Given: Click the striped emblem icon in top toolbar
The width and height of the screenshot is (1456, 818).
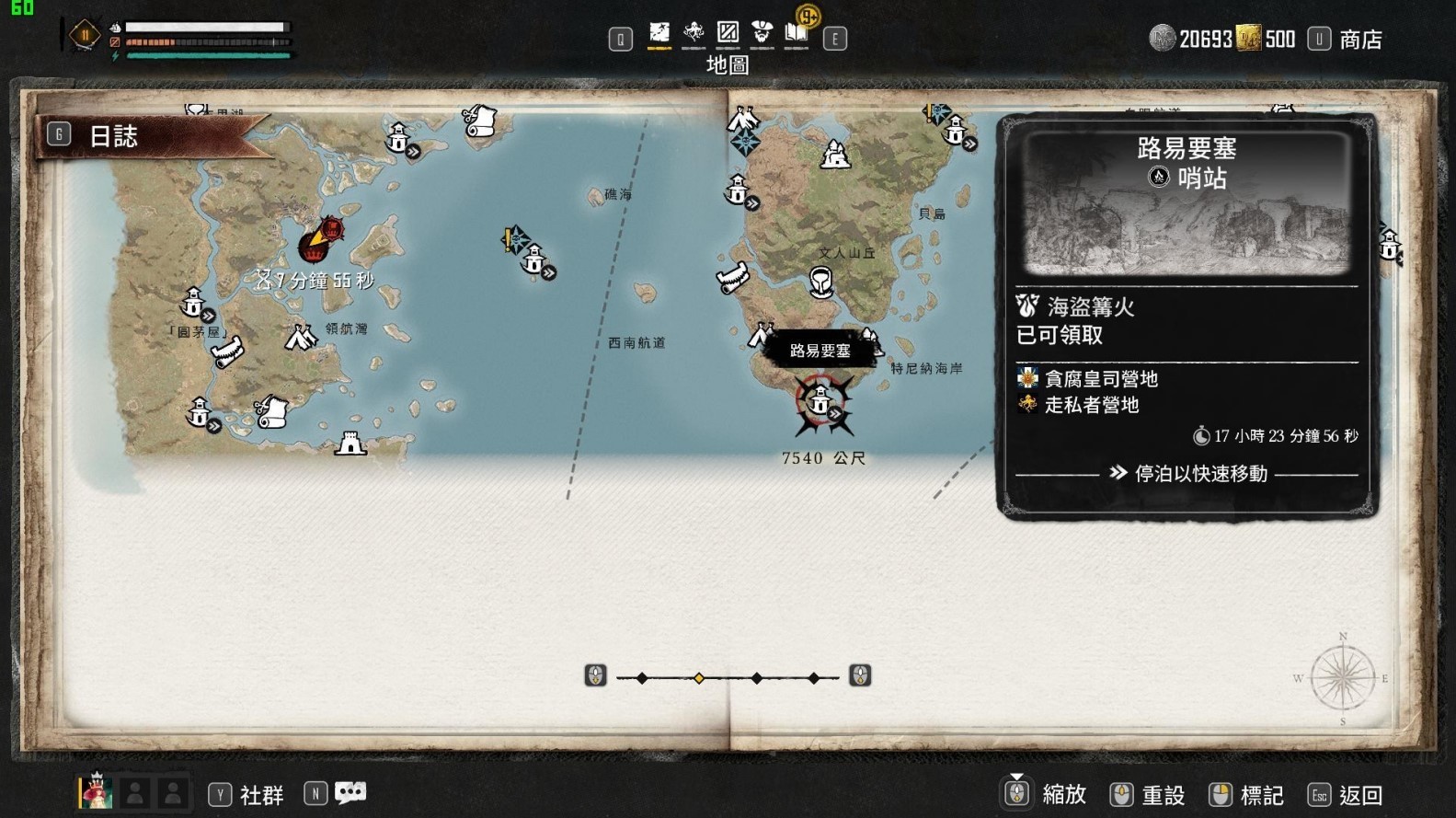Looking at the screenshot, I should [728, 33].
